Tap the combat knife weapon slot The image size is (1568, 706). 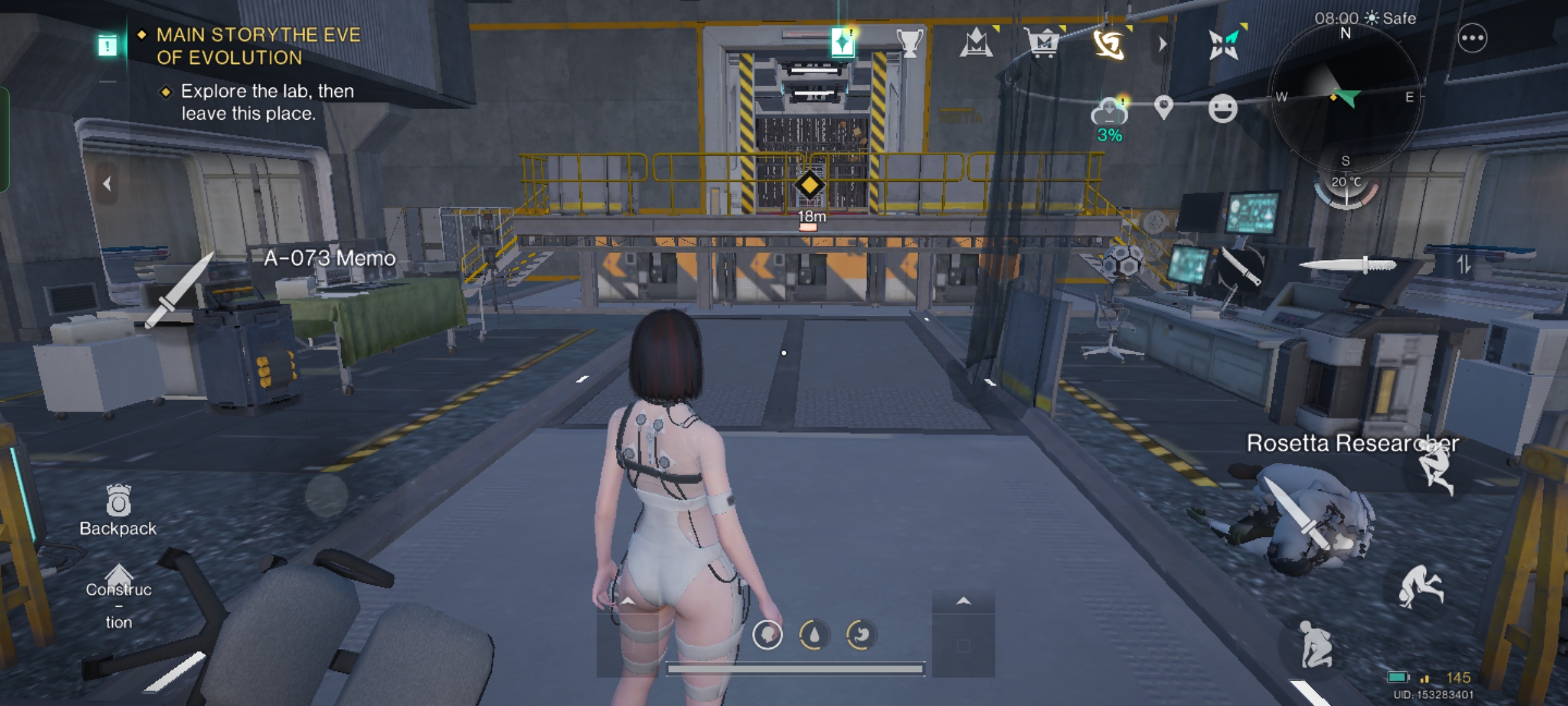click(x=1348, y=265)
